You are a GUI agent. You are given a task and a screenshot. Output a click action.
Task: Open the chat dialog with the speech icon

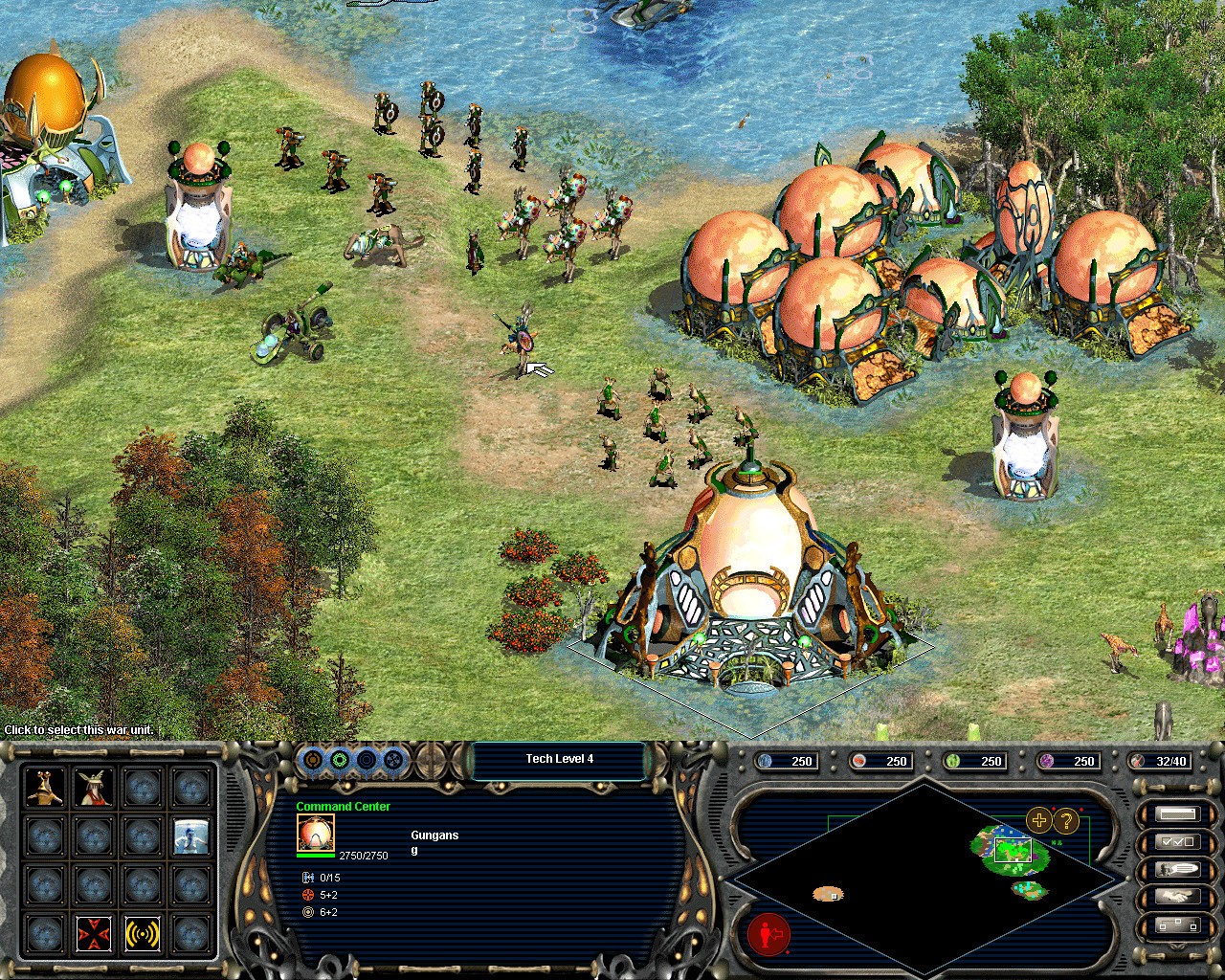click(1177, 870)
